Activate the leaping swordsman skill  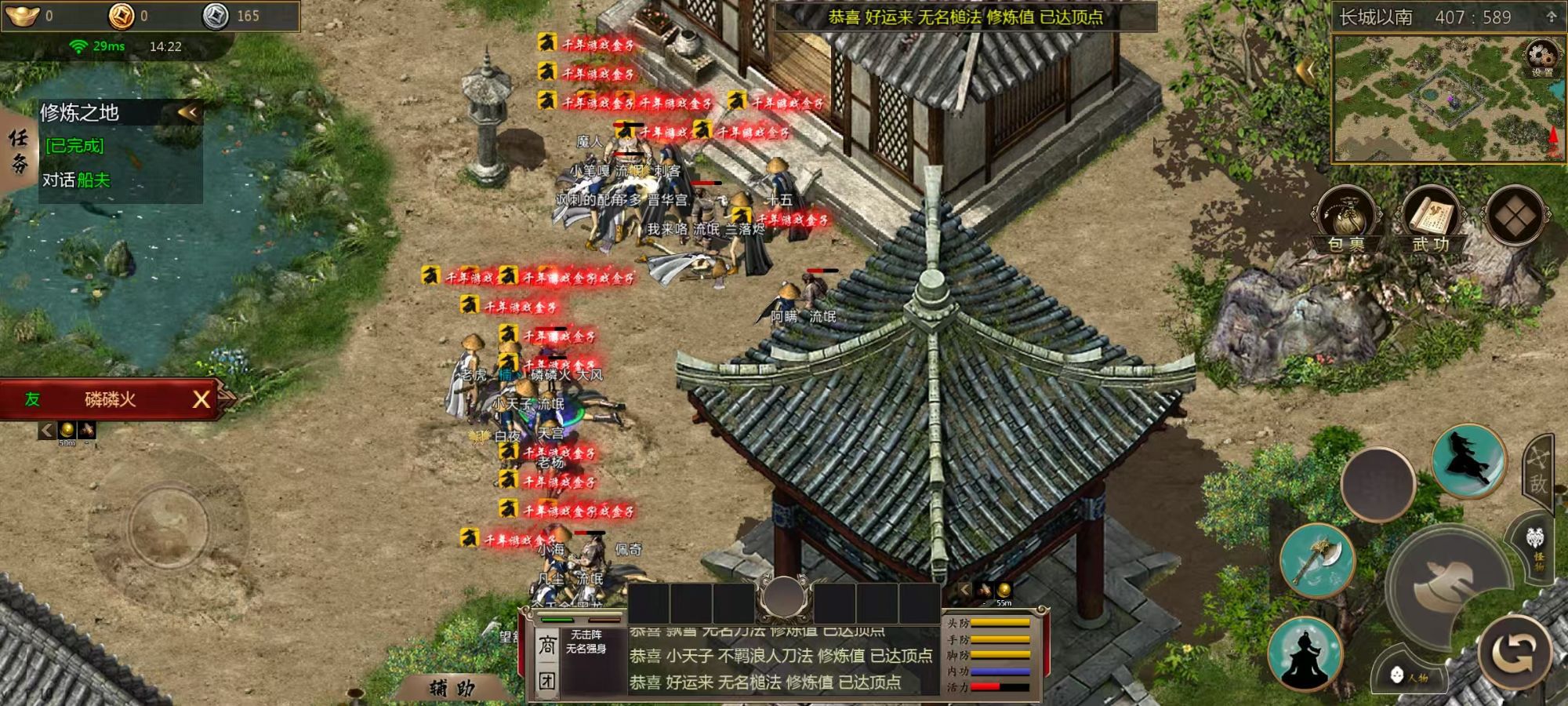(x=1468, y=460)
